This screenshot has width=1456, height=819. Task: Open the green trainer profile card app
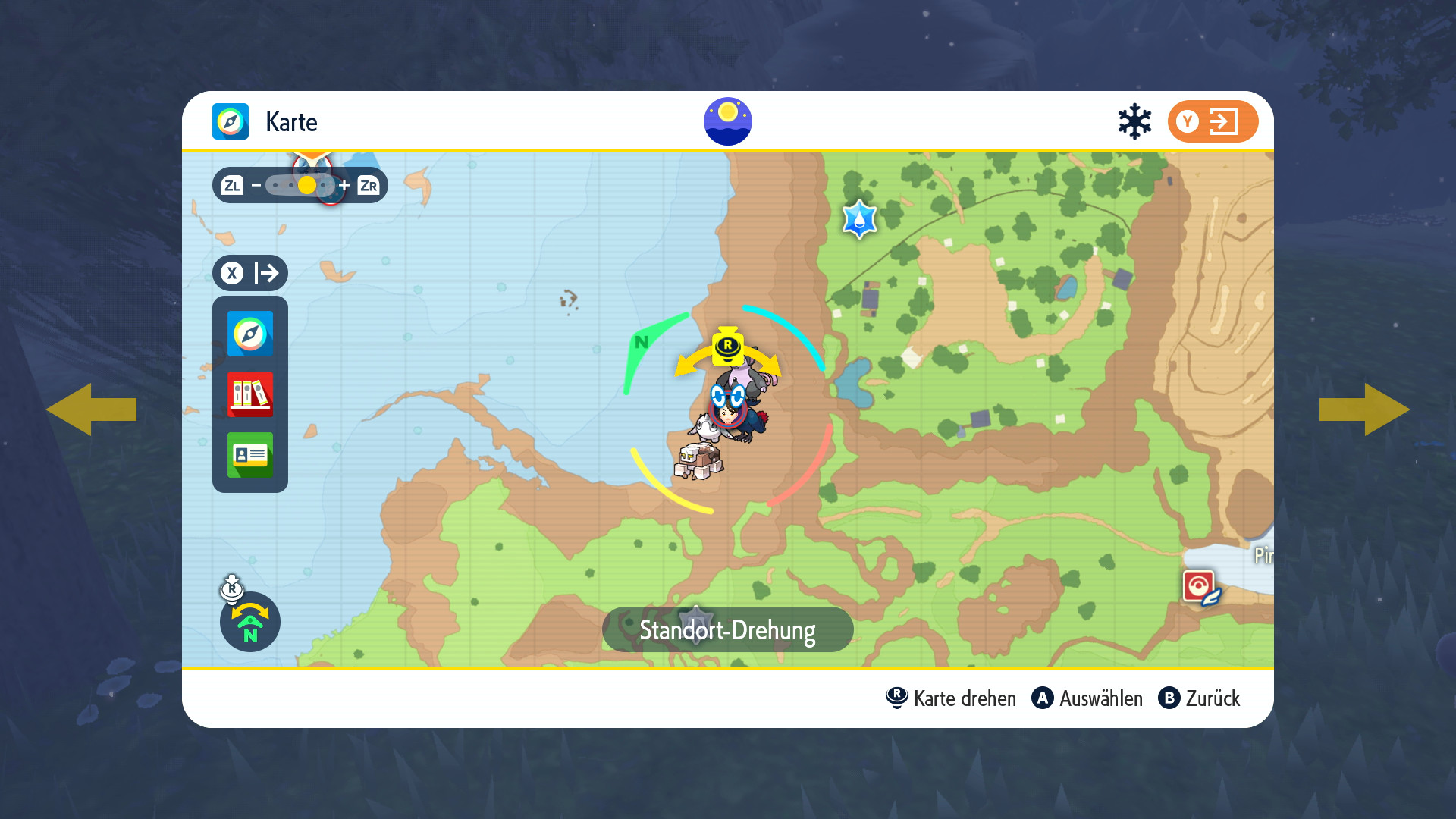250,455
